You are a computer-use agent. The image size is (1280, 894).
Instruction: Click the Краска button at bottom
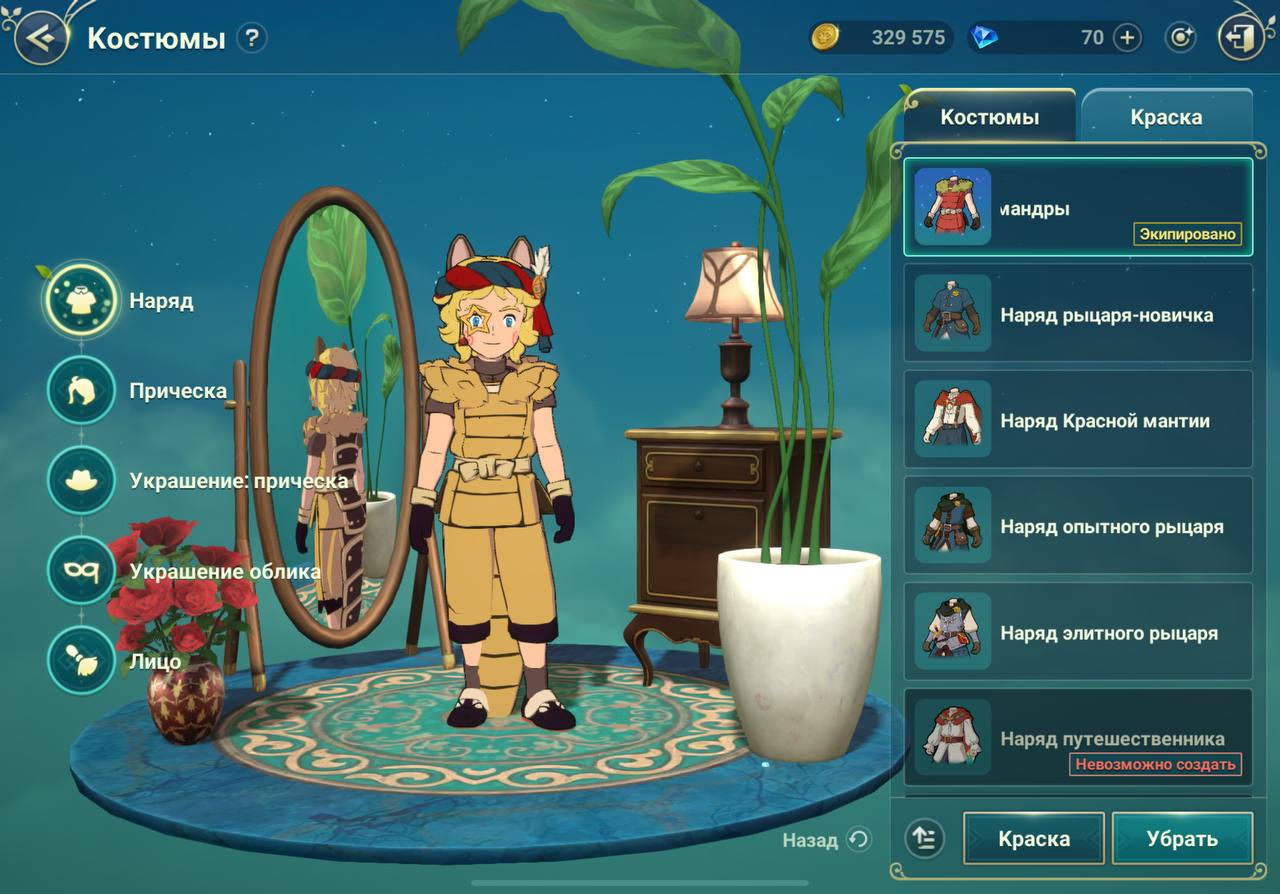click(1034, 839)
